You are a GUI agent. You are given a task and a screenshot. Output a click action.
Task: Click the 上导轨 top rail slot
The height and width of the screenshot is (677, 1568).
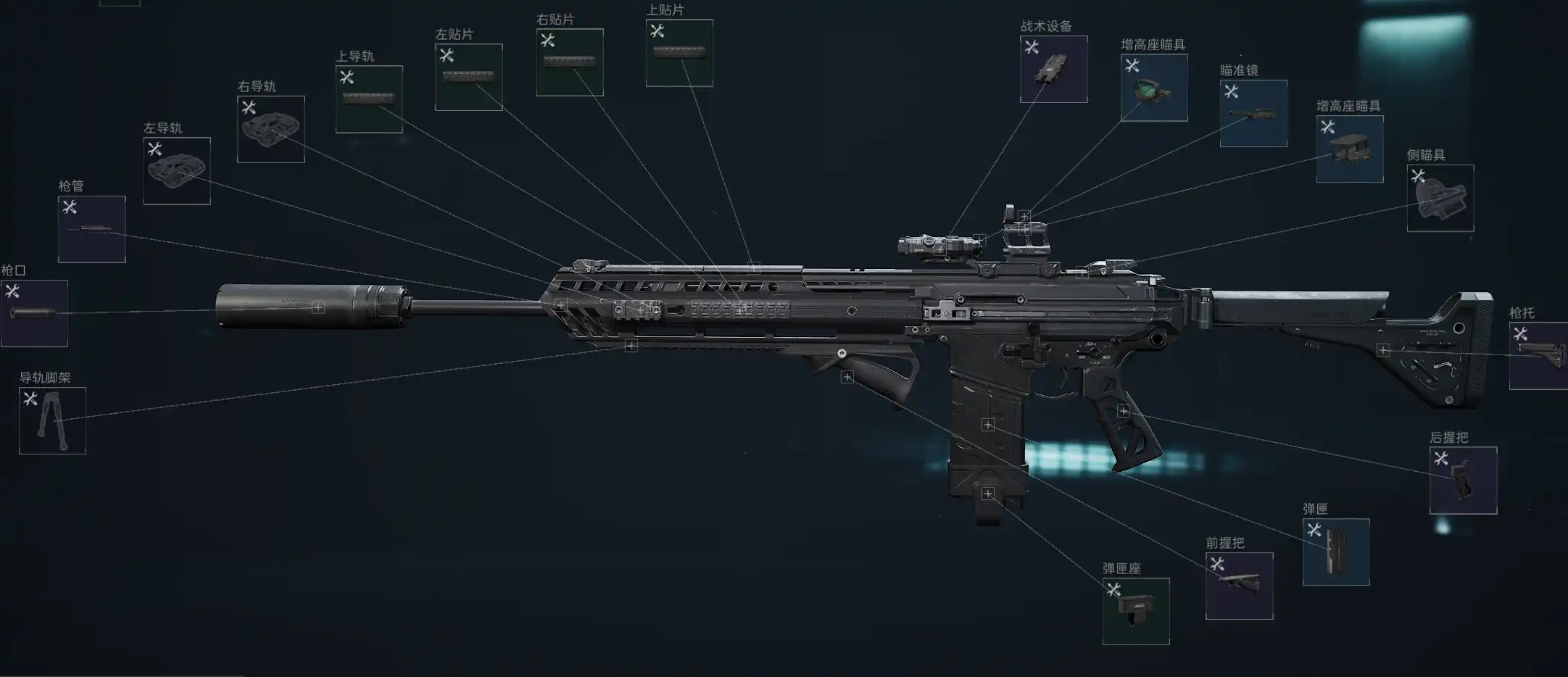point(369,99)
